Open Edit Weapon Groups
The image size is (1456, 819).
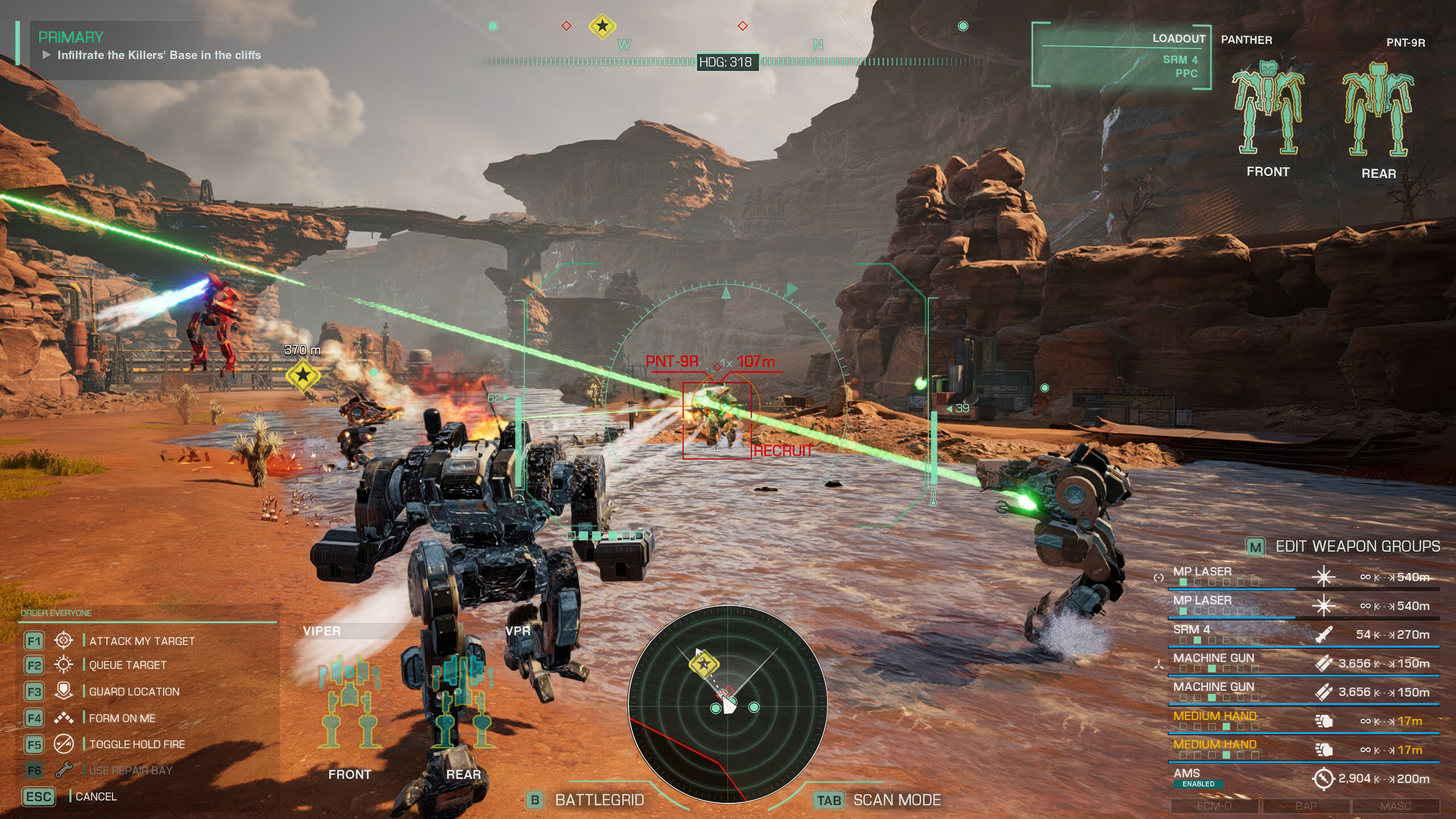[1356, 546]
